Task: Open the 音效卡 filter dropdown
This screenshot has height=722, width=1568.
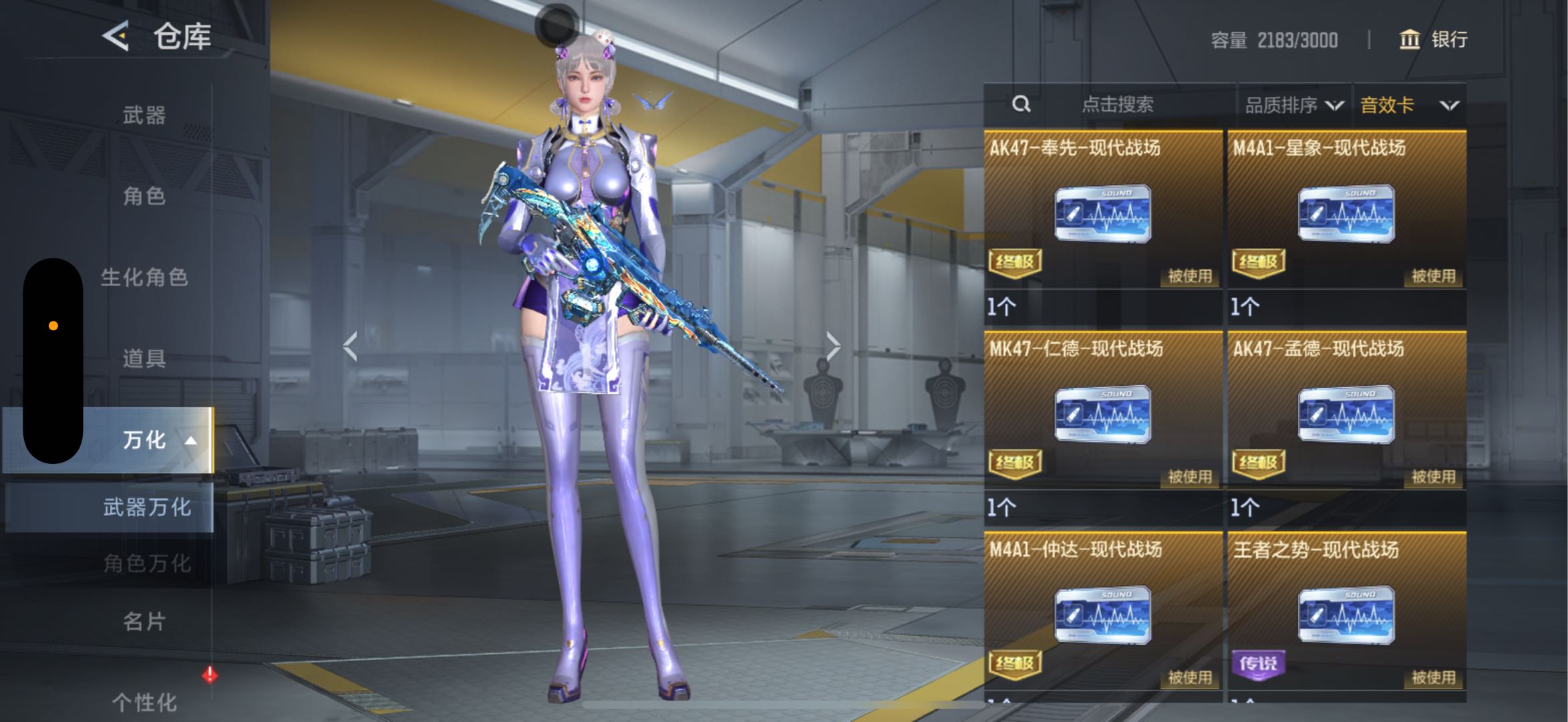Action: pos(1409,105)
